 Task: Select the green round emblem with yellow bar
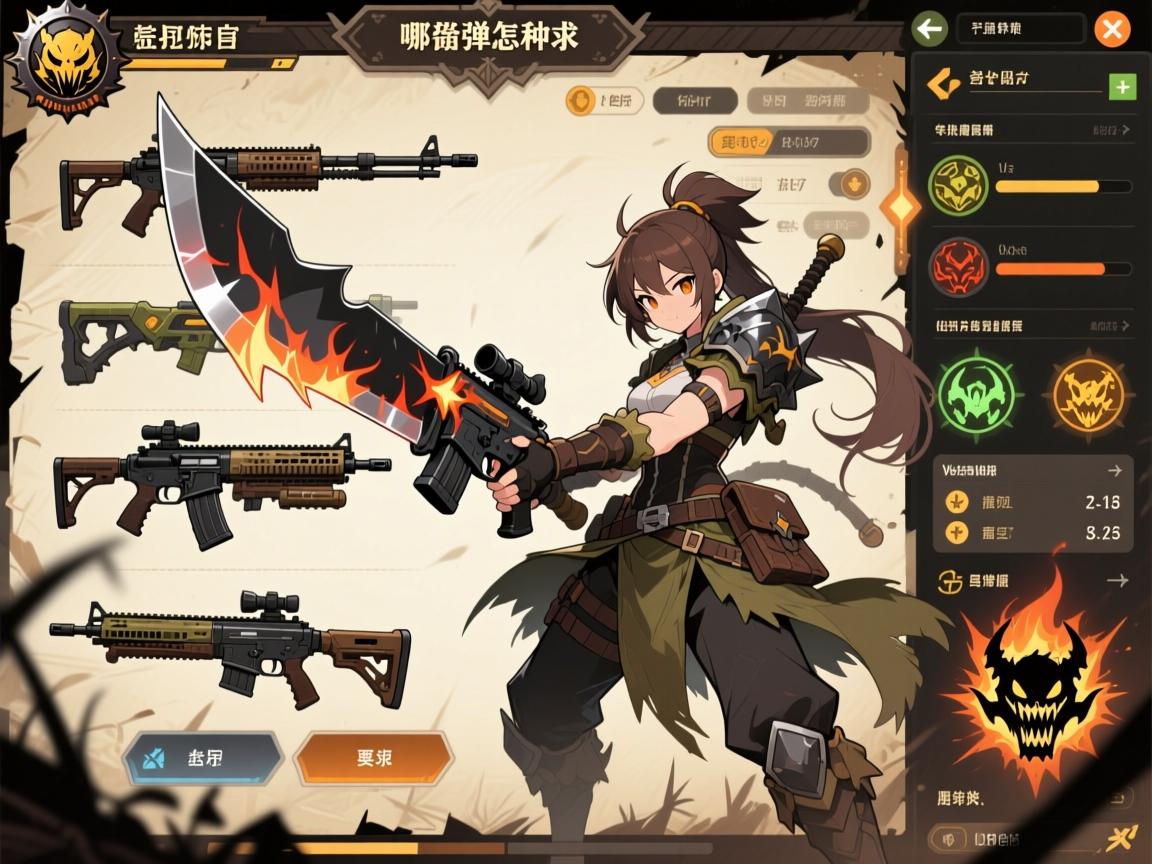coord(958,185)
